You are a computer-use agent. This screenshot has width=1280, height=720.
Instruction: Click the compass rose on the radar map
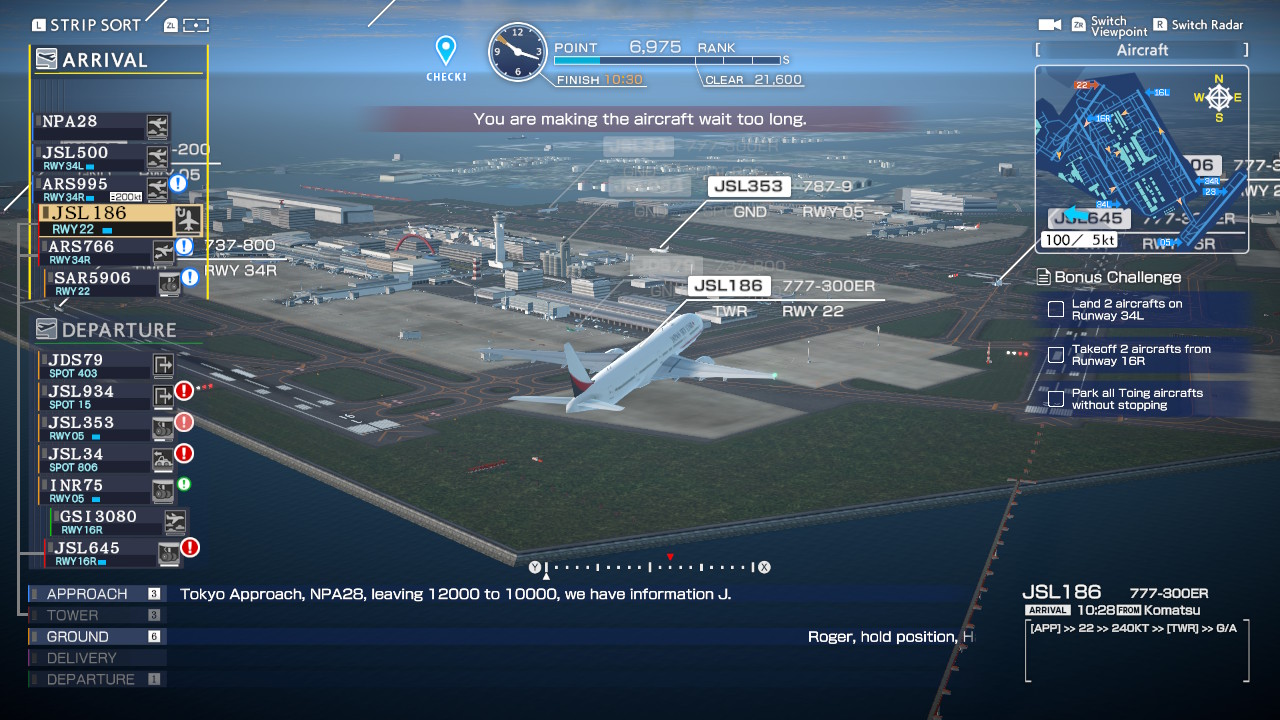pos(1218,97)
